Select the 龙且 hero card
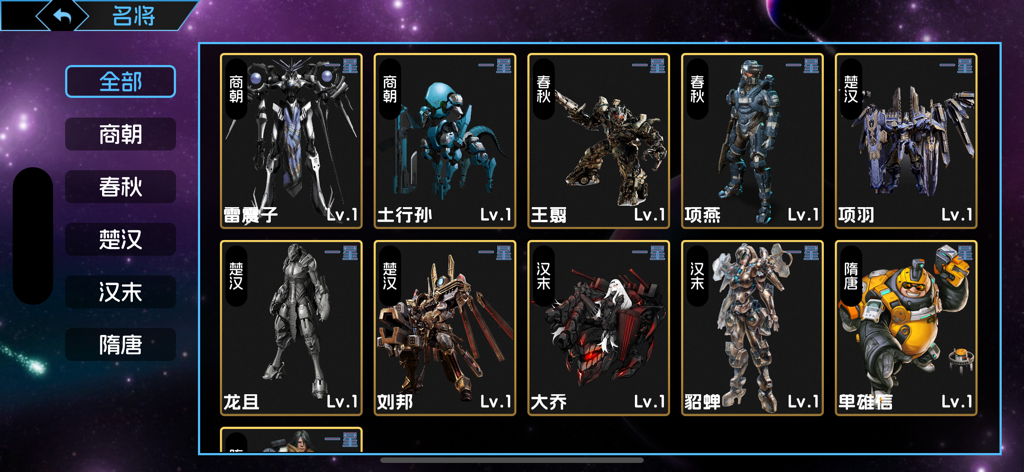This screenshot has height=472, width=1024. pos(291,328)
